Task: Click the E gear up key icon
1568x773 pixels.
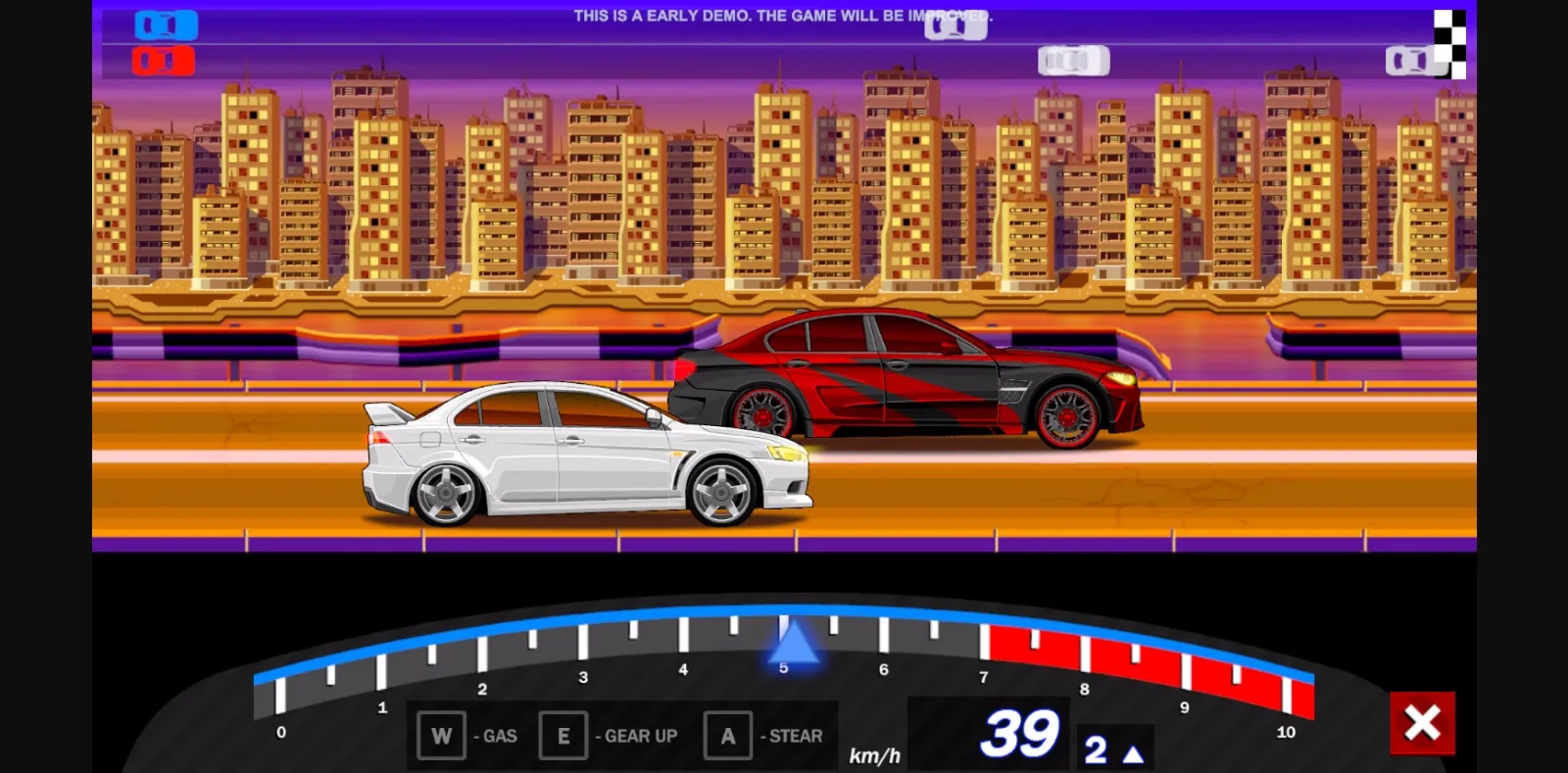Action: 563,734
